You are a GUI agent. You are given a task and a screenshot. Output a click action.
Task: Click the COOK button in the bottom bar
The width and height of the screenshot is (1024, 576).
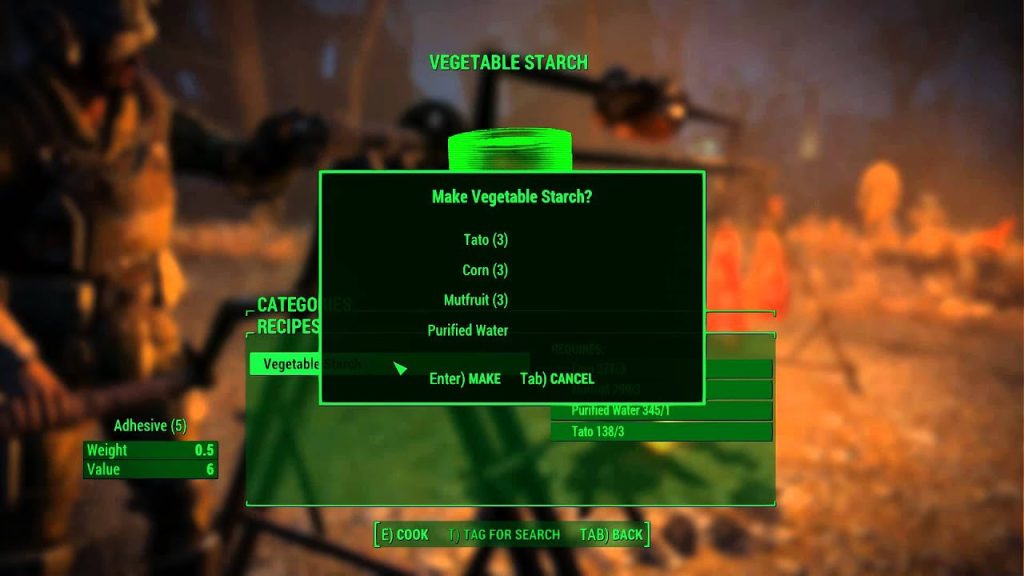pos(404,535)
